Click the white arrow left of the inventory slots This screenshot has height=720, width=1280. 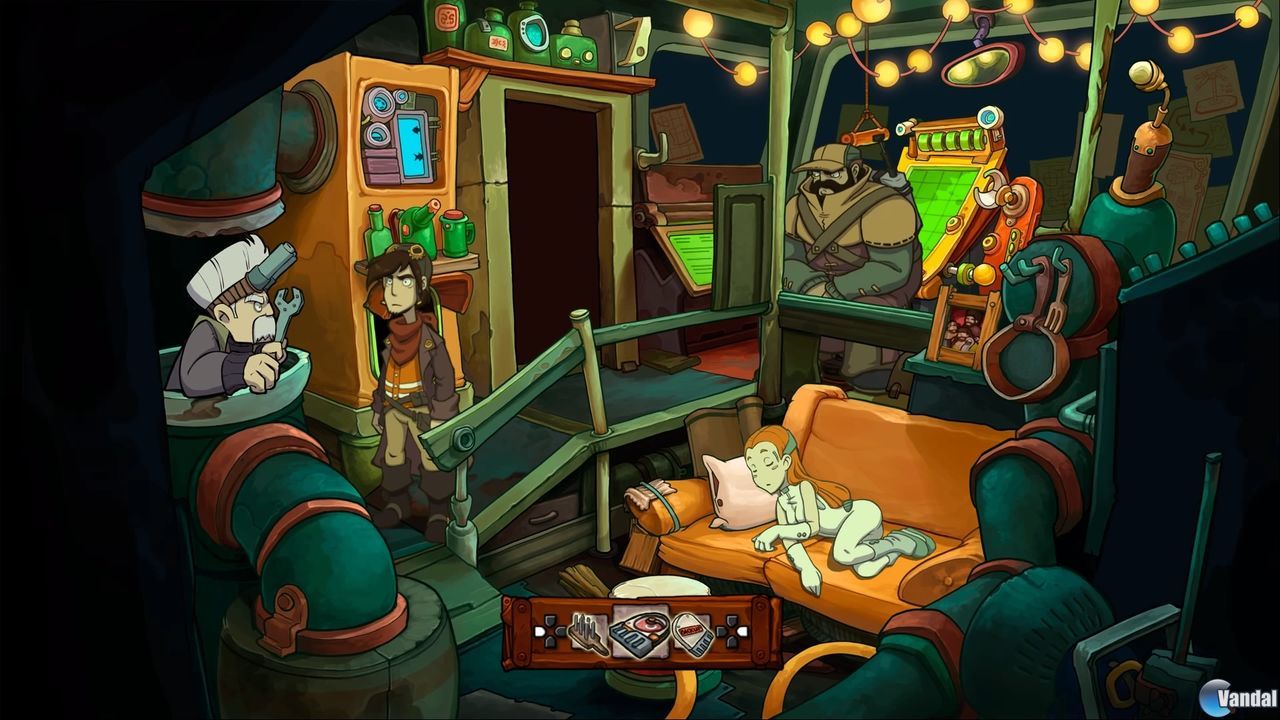pyautogui.click(x=540, y=633)
